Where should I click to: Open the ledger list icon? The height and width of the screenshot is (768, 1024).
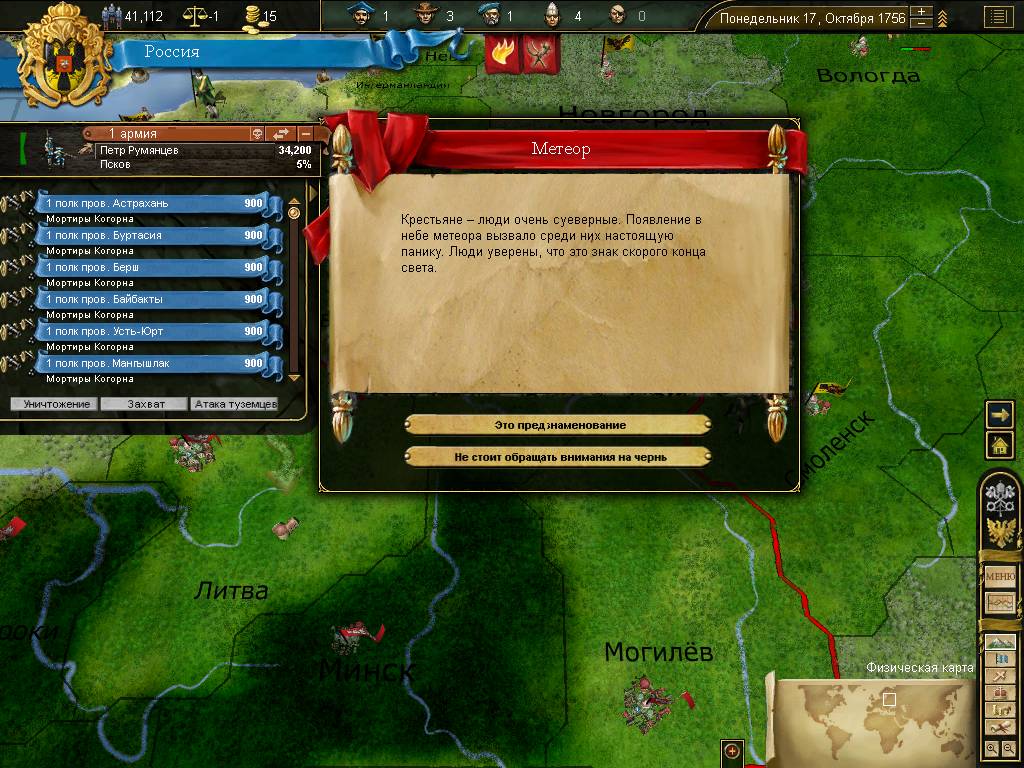(x=996, y=17)
